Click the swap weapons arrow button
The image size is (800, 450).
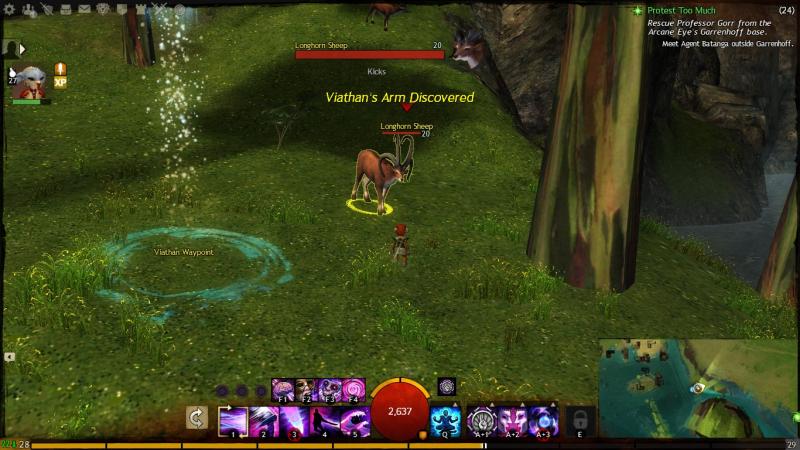pos(199,420)
